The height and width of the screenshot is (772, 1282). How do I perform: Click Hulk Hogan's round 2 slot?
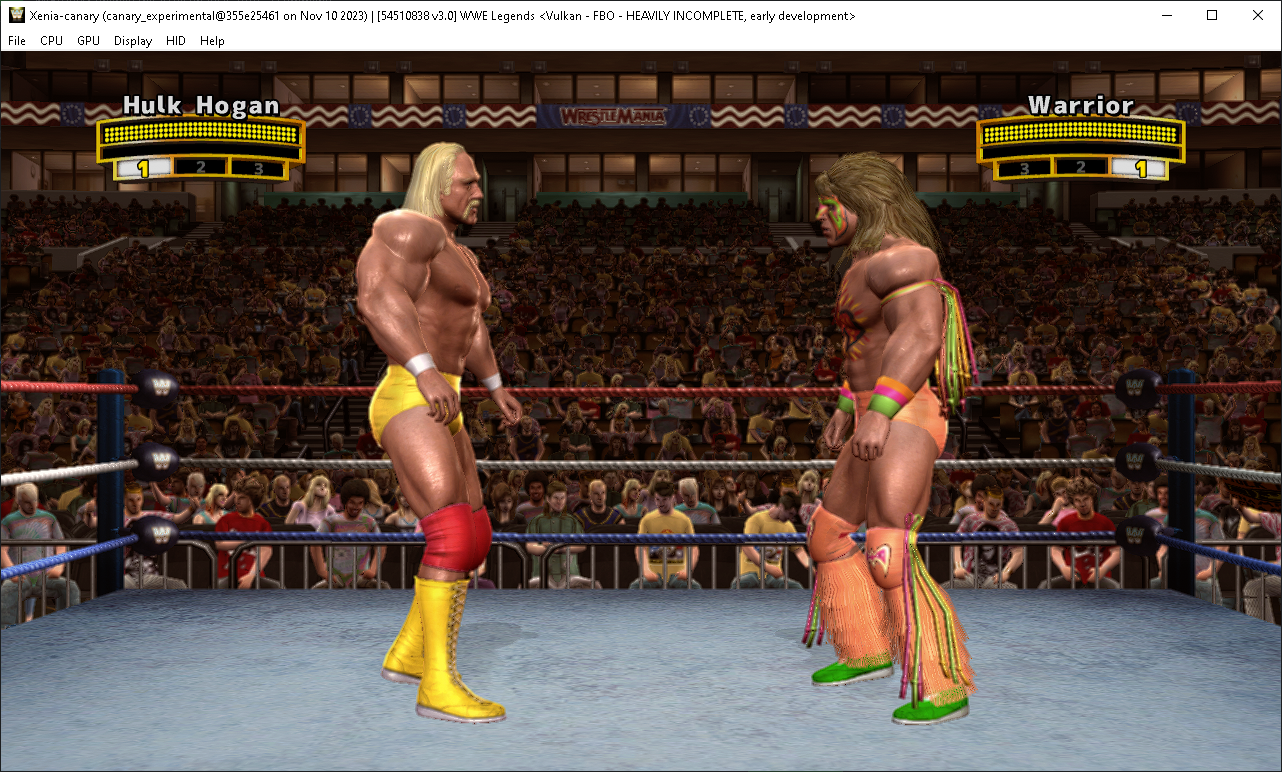point(200,168)
